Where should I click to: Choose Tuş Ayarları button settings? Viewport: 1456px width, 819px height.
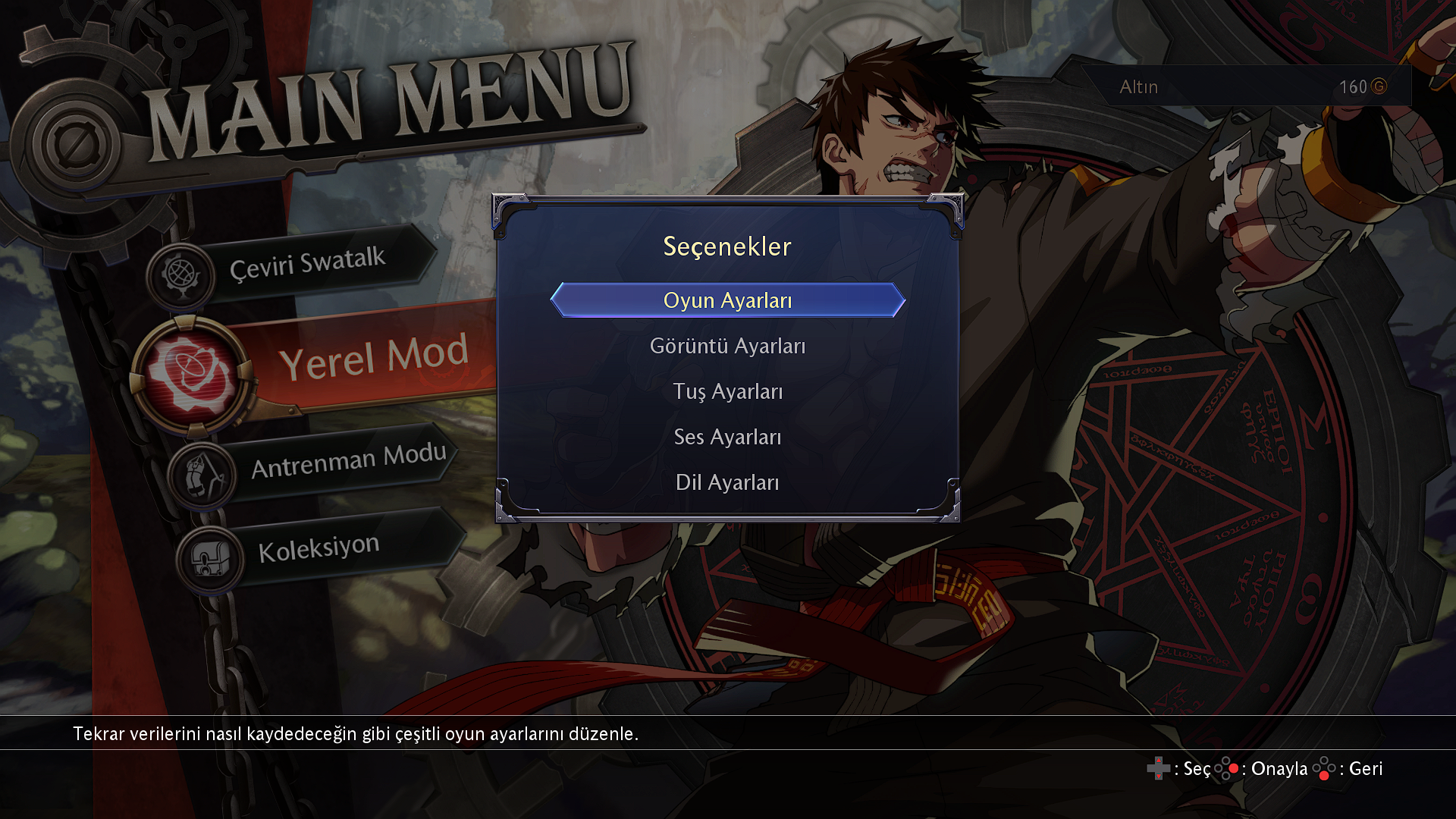[x=727, y=391]
